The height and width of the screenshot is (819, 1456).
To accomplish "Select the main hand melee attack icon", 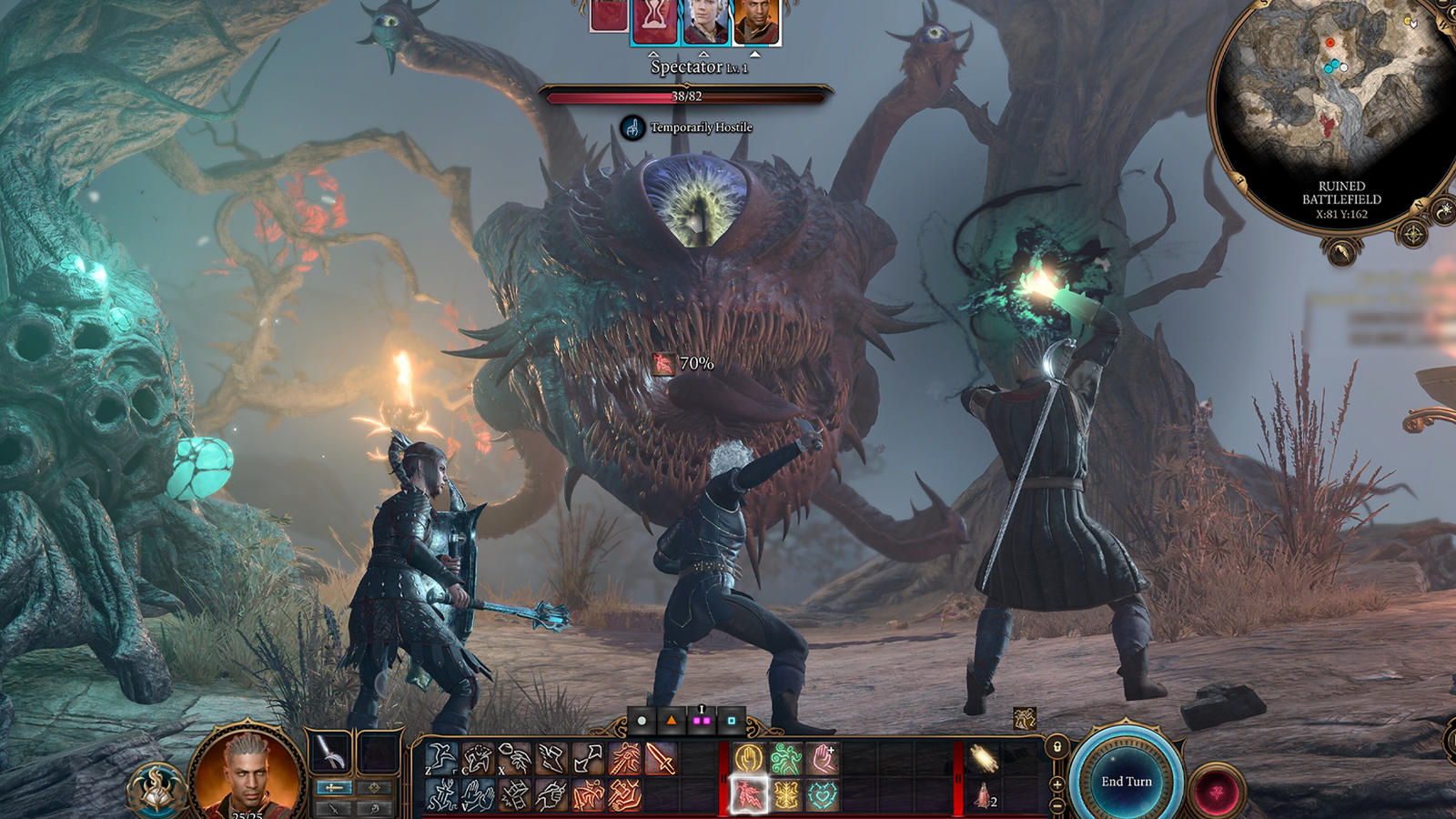I will (661, 759).
